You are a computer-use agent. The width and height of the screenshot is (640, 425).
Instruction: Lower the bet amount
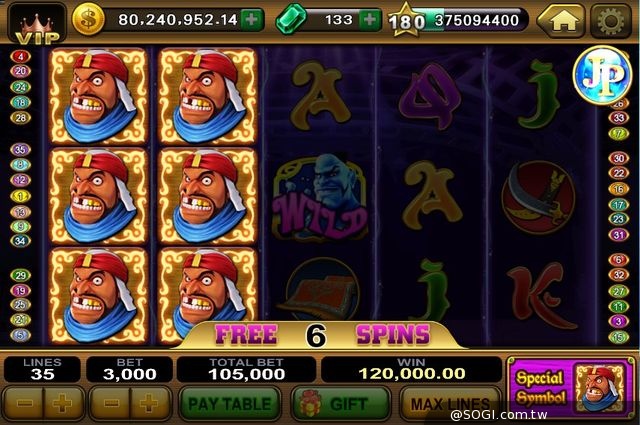click(109, 404)
